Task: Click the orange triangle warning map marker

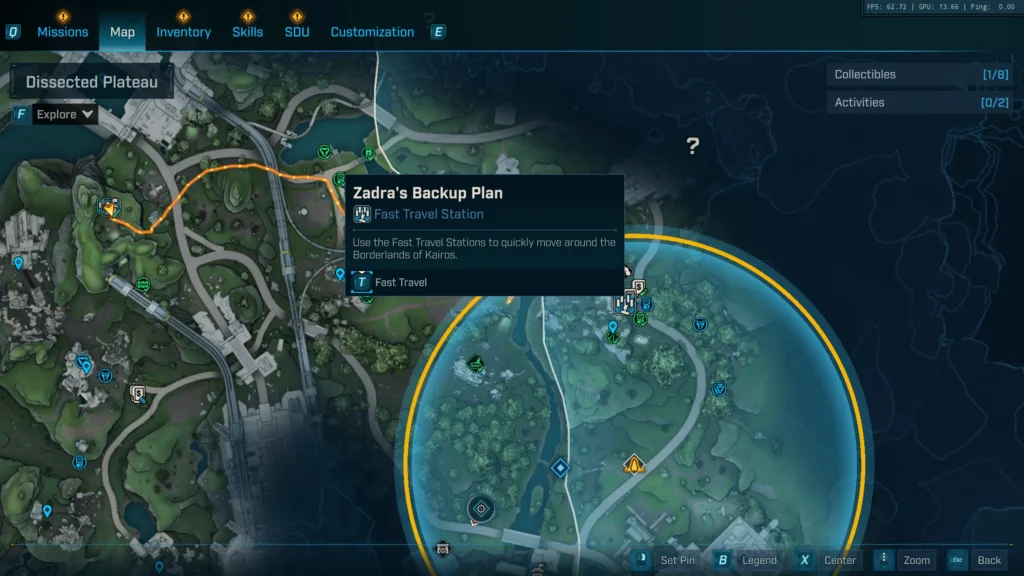Action: click(x=633, y=464)
